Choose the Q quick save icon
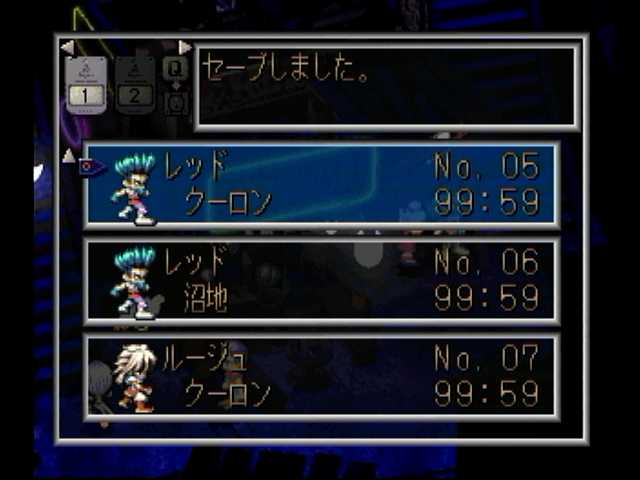The width and height of the screenshot is (640, 480). (175, 68)
